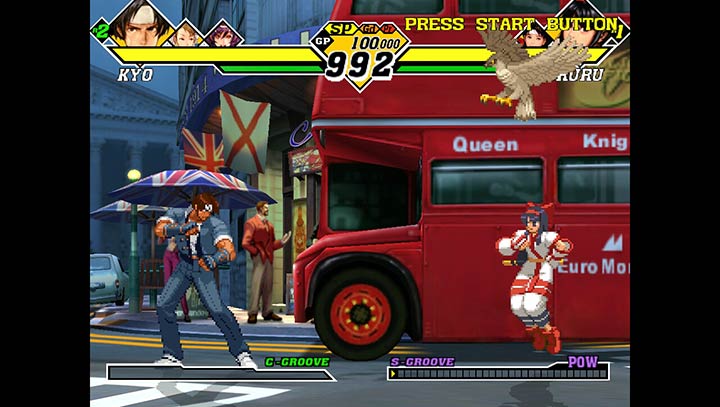Click the small reserve portrait beside Nakoruru
The width and height of the screenshot is (720, 407).
coord(534,37)
